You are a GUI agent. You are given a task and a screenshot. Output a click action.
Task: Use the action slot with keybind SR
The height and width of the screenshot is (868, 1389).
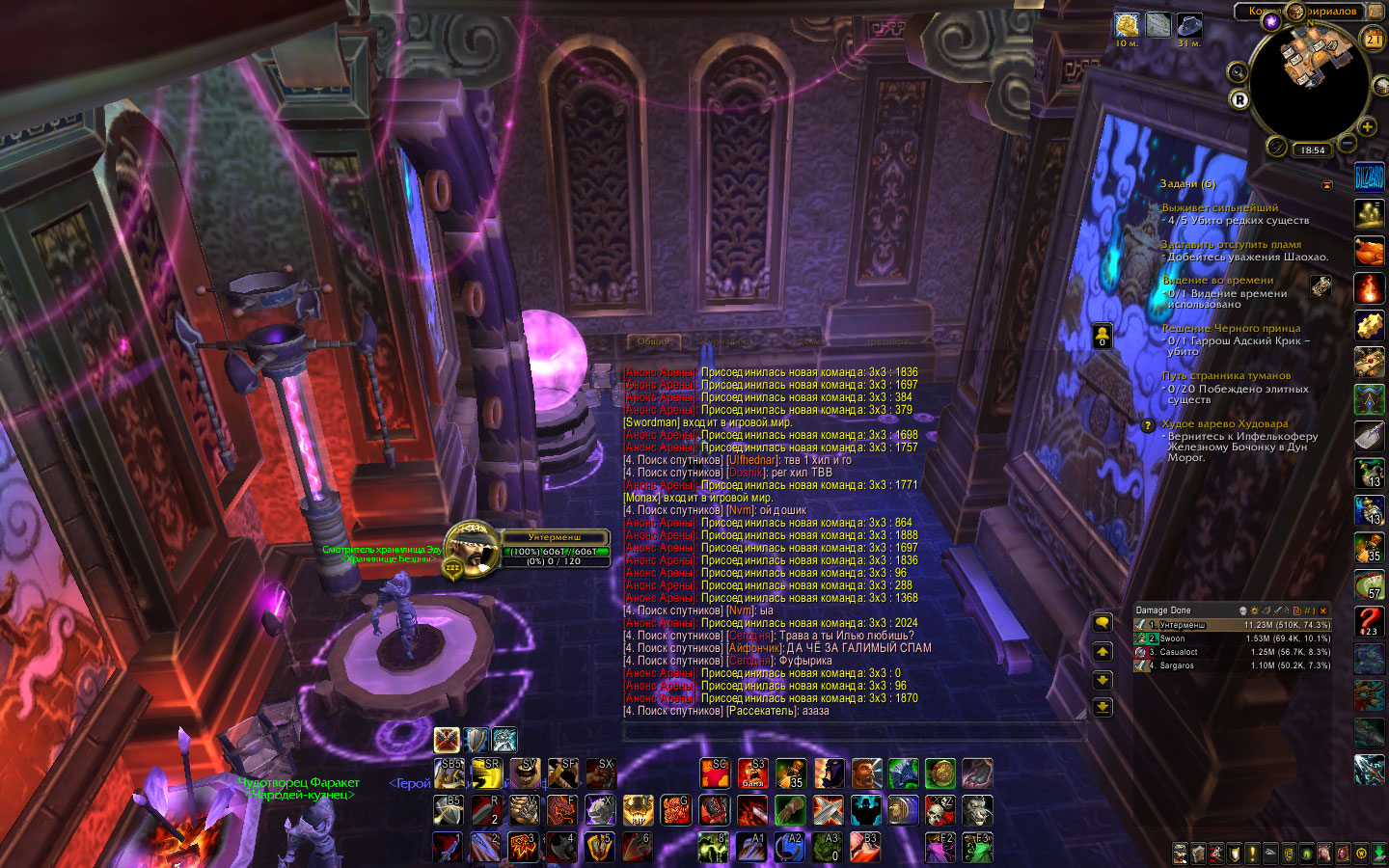486,773
